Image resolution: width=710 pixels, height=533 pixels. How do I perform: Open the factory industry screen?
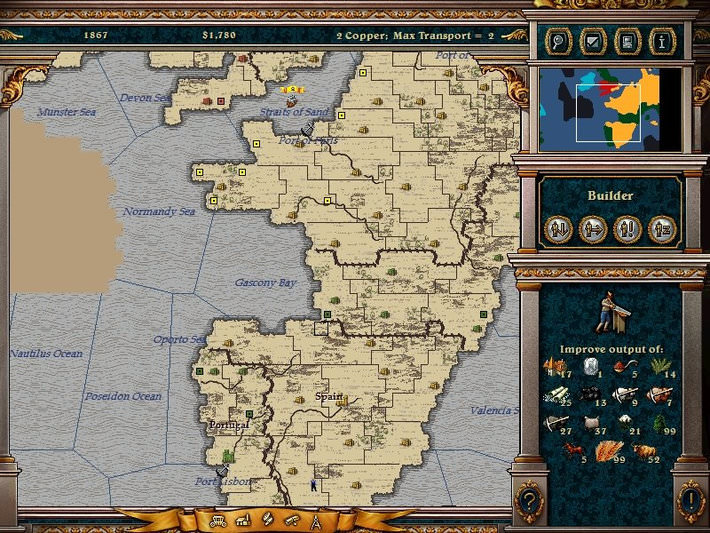242,520
